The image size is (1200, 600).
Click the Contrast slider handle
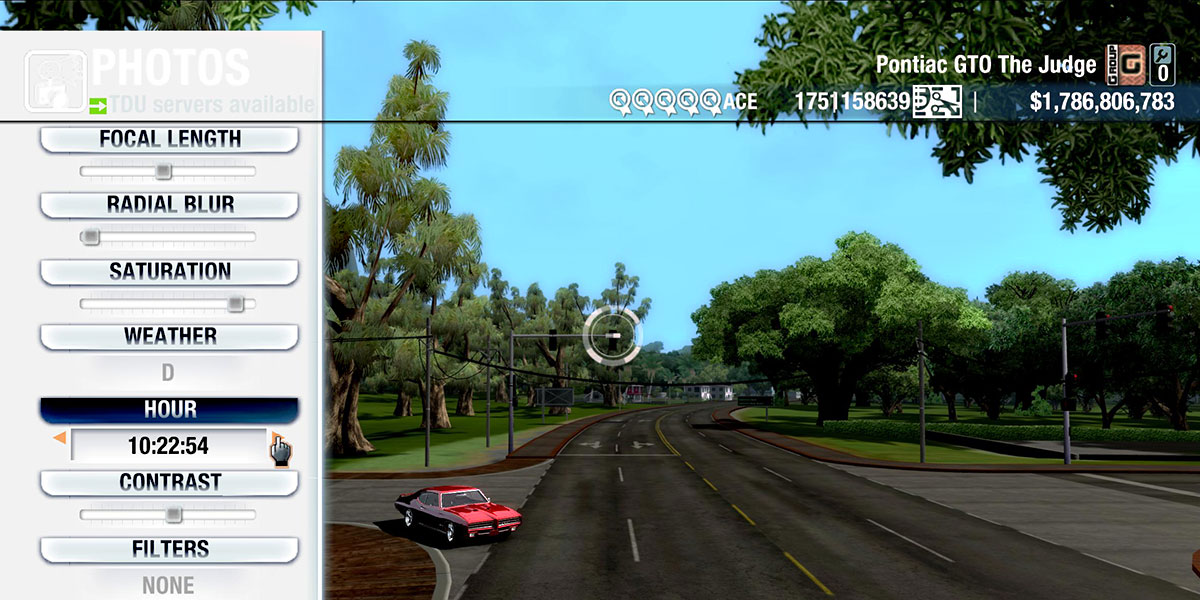pos(173,515)
